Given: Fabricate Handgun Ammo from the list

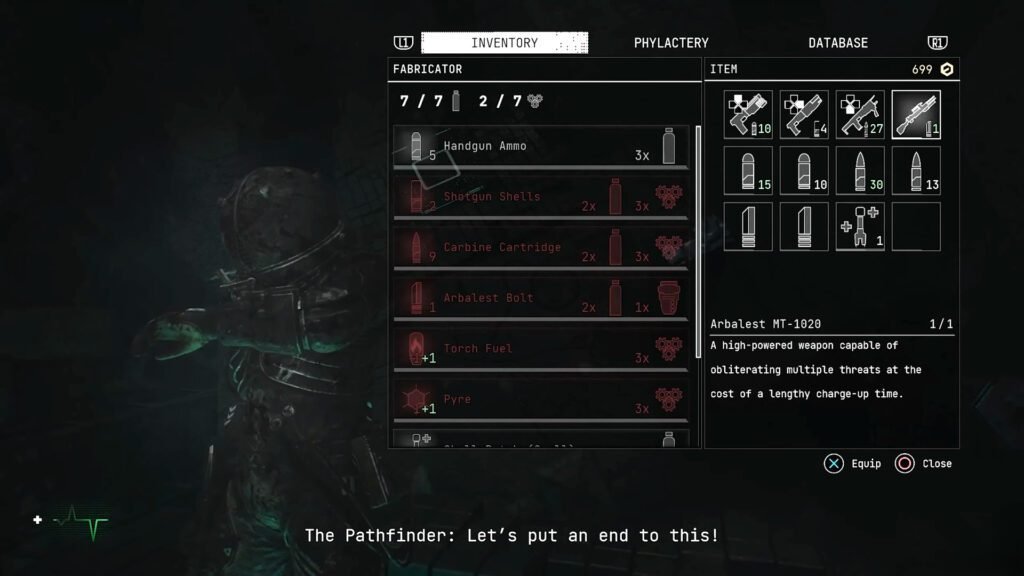Looking at the screenshot, I should pyautogui.click(x=541, y=146).
